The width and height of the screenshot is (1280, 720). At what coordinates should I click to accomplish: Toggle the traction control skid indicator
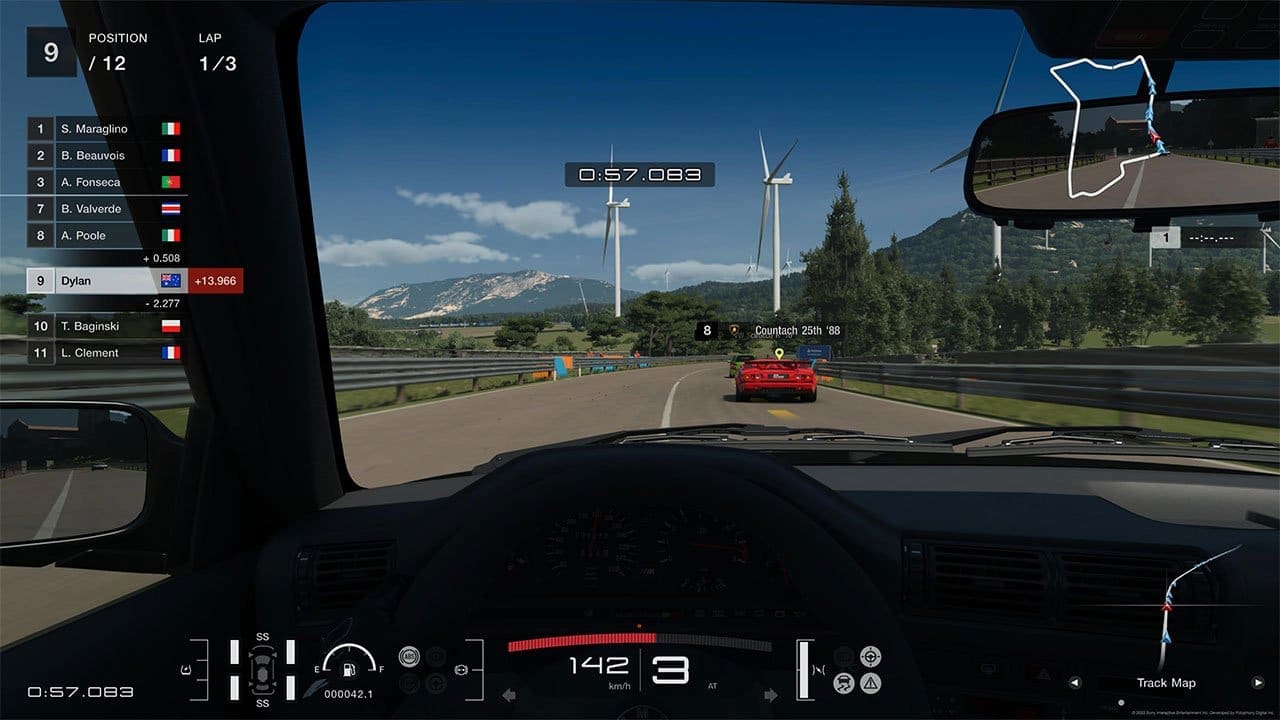tap(843, 683)
